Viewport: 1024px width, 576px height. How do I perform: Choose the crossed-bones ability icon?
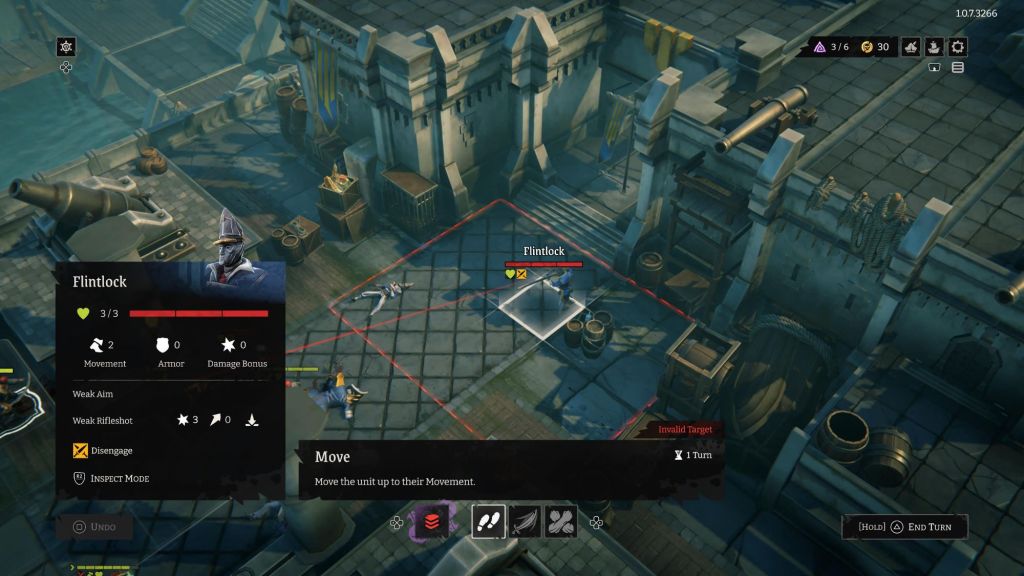[x=560, y=521]
